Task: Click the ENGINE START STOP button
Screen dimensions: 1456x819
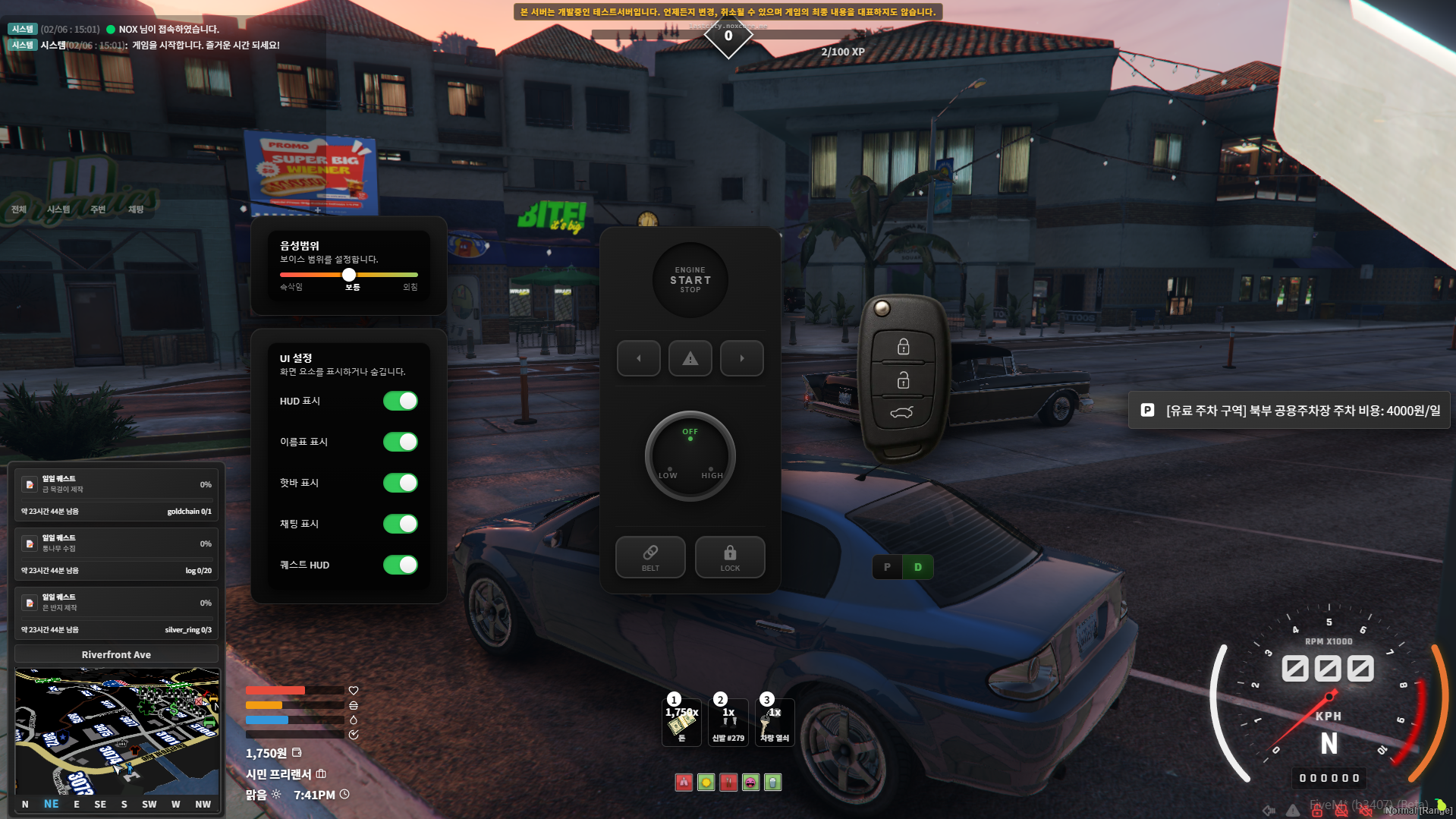Action: [690, 280]
